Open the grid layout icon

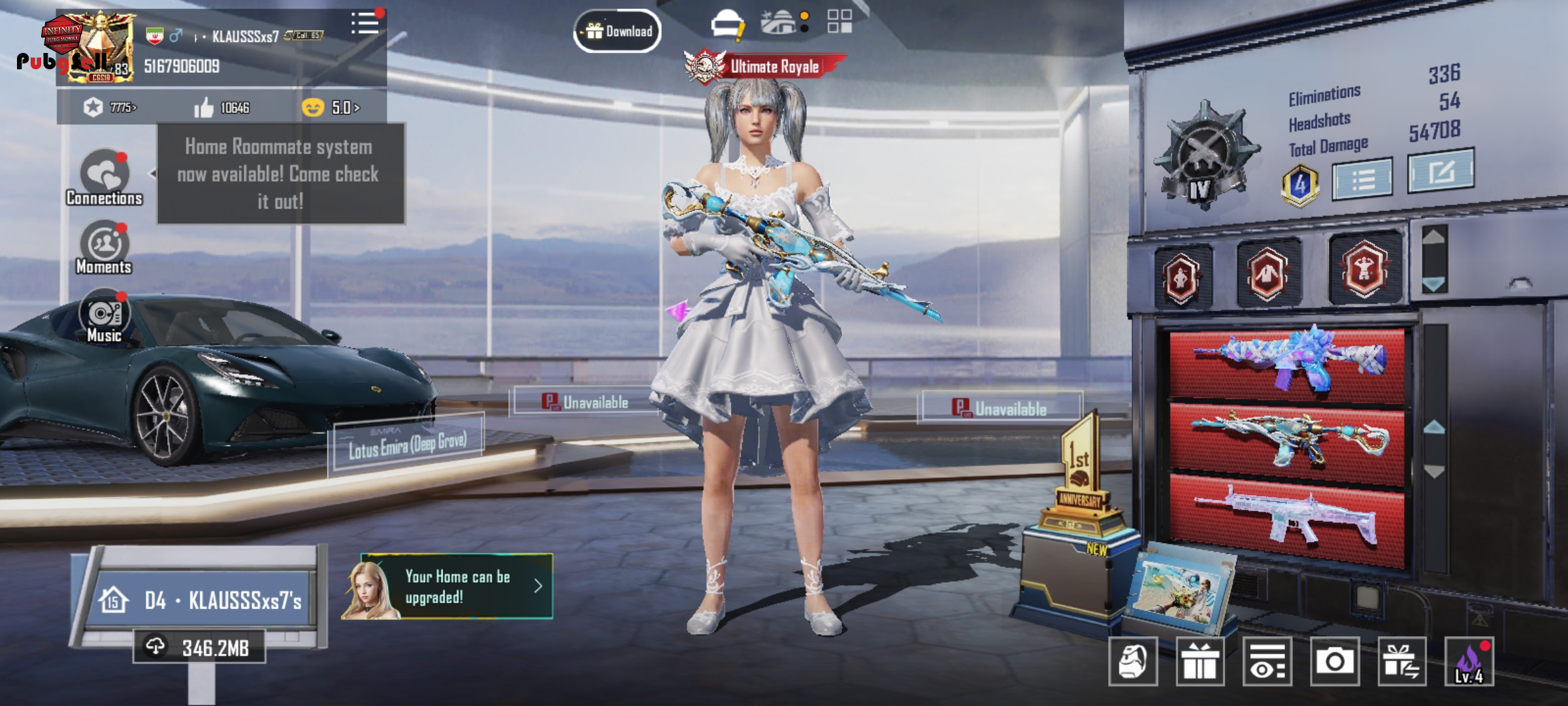coord(839,22)
